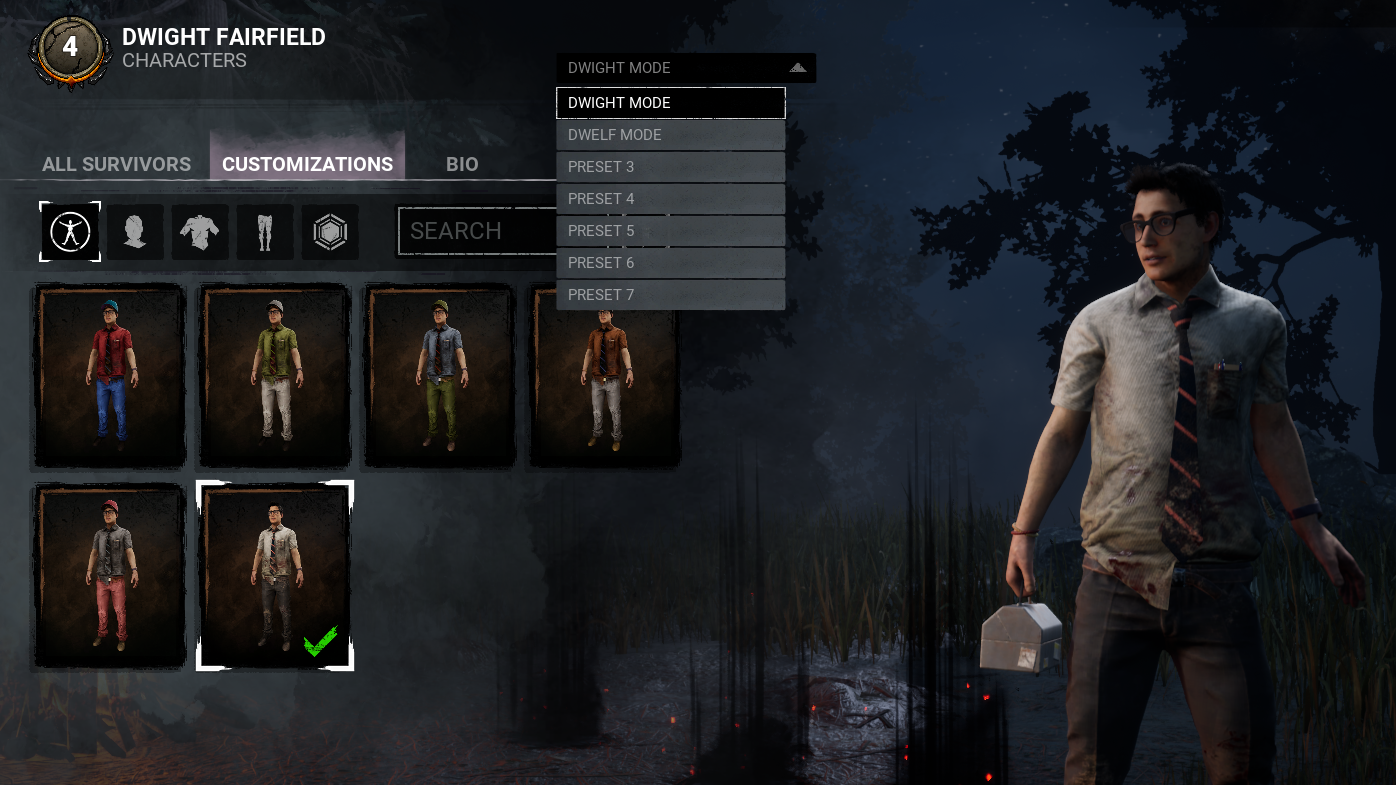The image size is (1396, 785).
Task: Click the collapse arrow on the preset dropdown
Action: (796, 67)
